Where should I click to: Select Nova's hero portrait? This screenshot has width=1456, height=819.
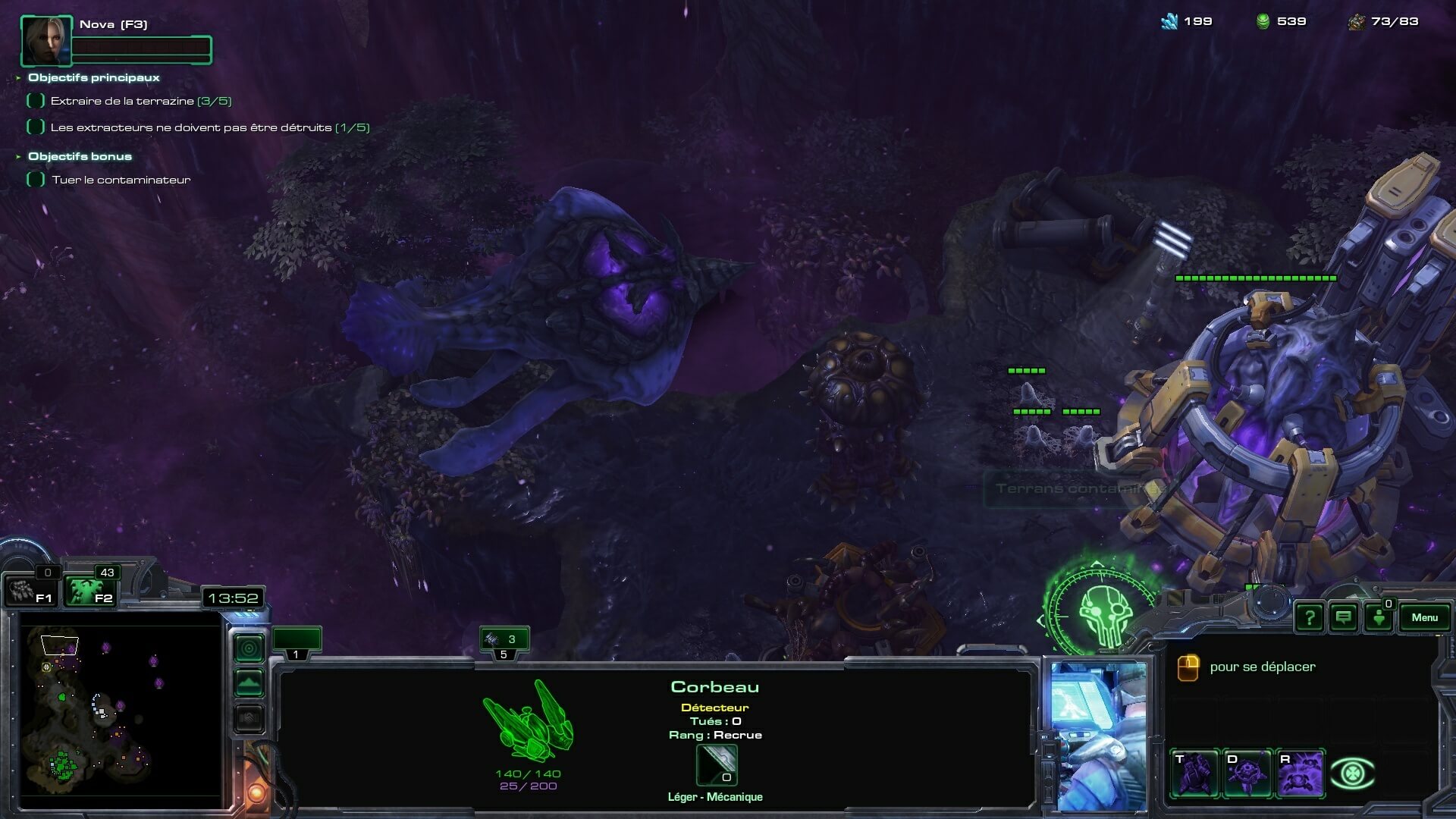tap(46, 41)
